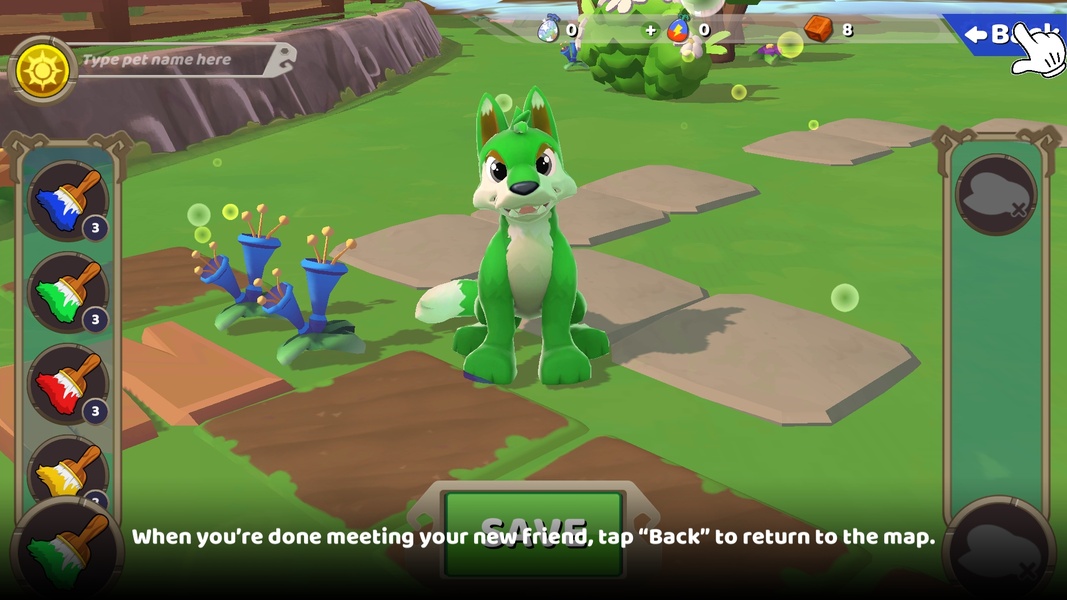
Task: Save the pet with the SAVE button
Action: coord(534,533)
